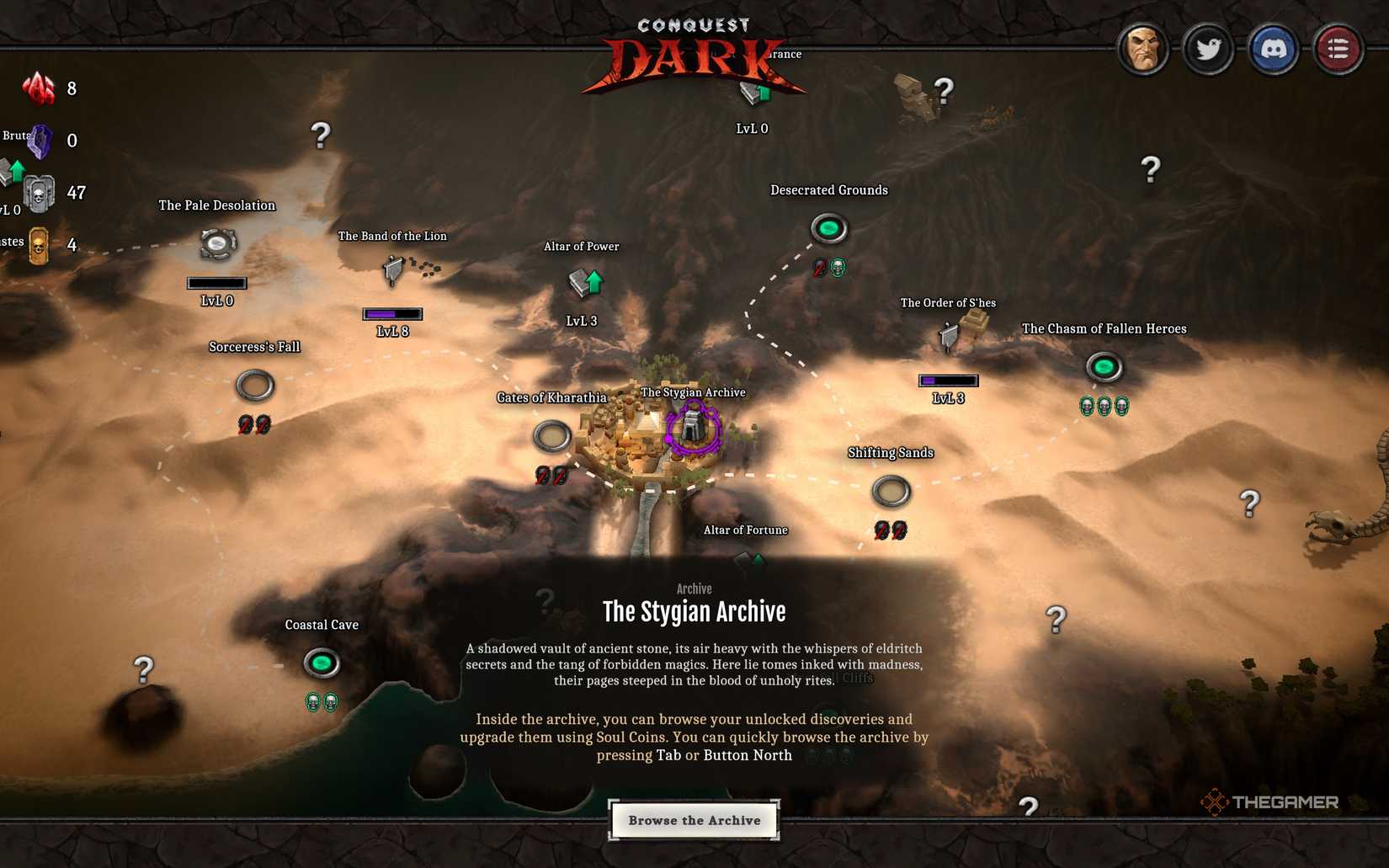Click the Browse the Archive button
1389x868 pixels.
[x=694, y=819]
